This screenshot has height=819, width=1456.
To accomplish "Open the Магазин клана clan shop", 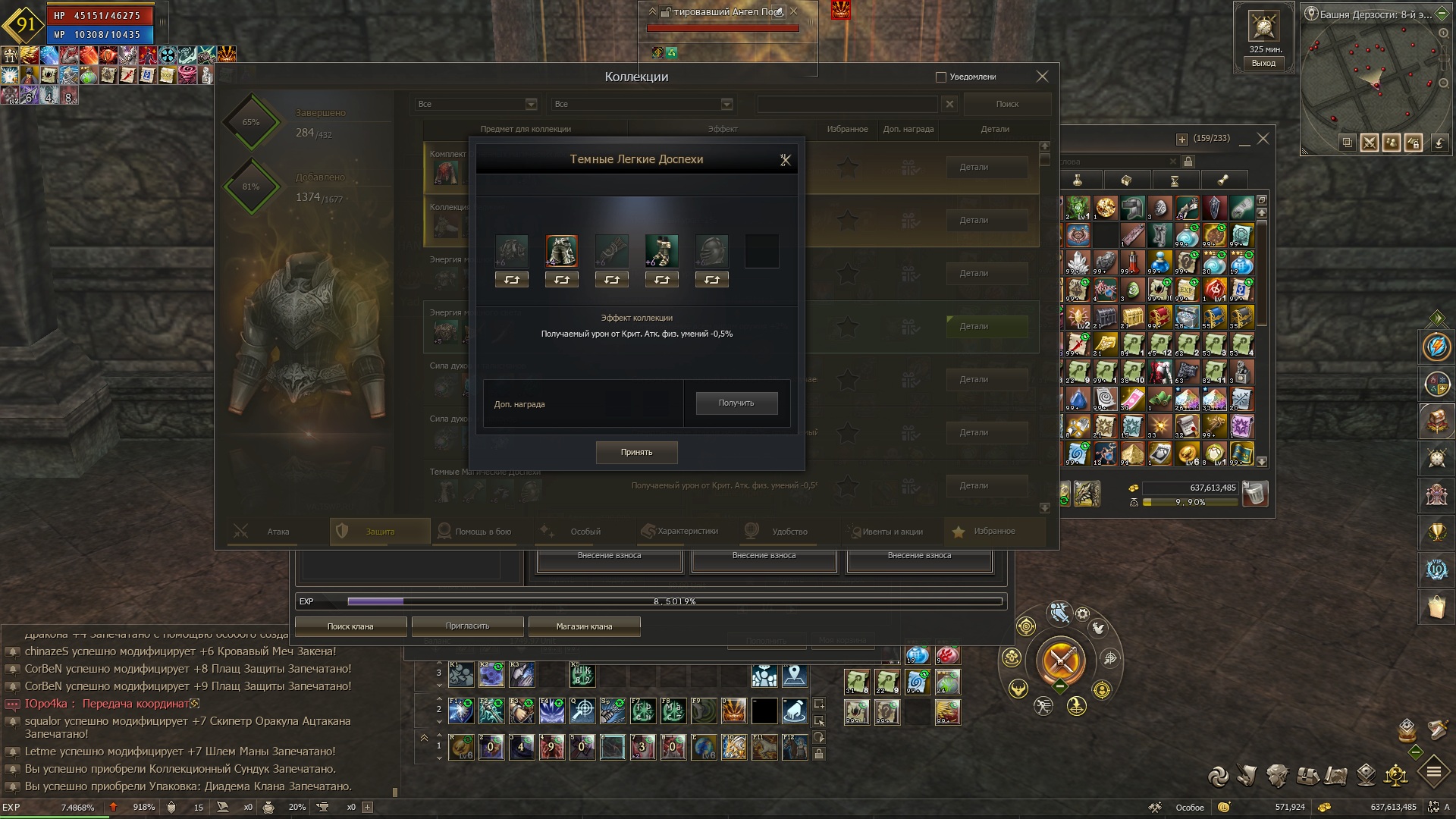I will point(584,626).
